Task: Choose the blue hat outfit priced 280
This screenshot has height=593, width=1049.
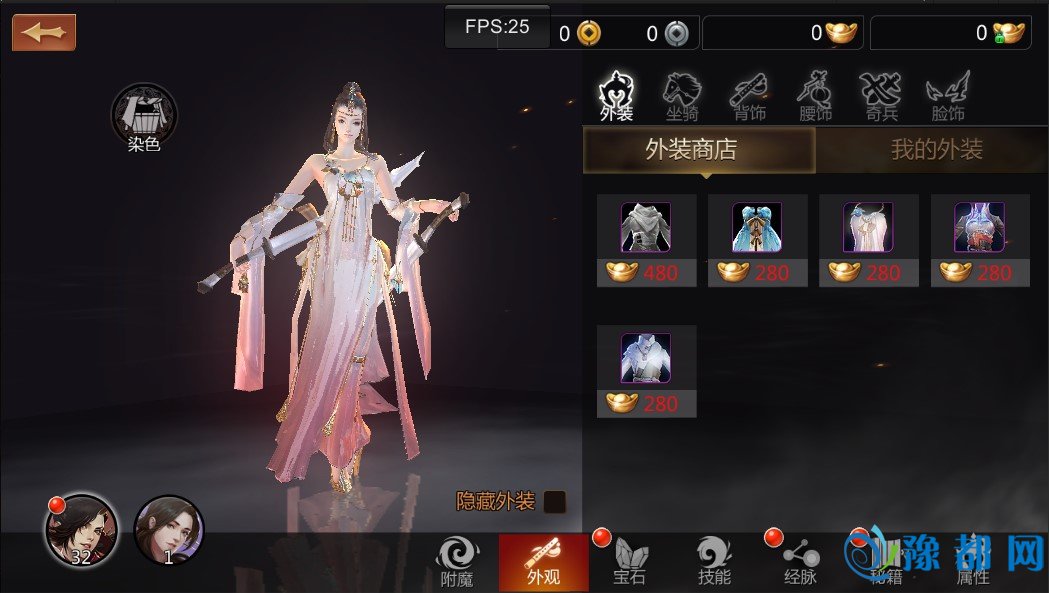Action: pyautogui.click(x=757, y=240)
